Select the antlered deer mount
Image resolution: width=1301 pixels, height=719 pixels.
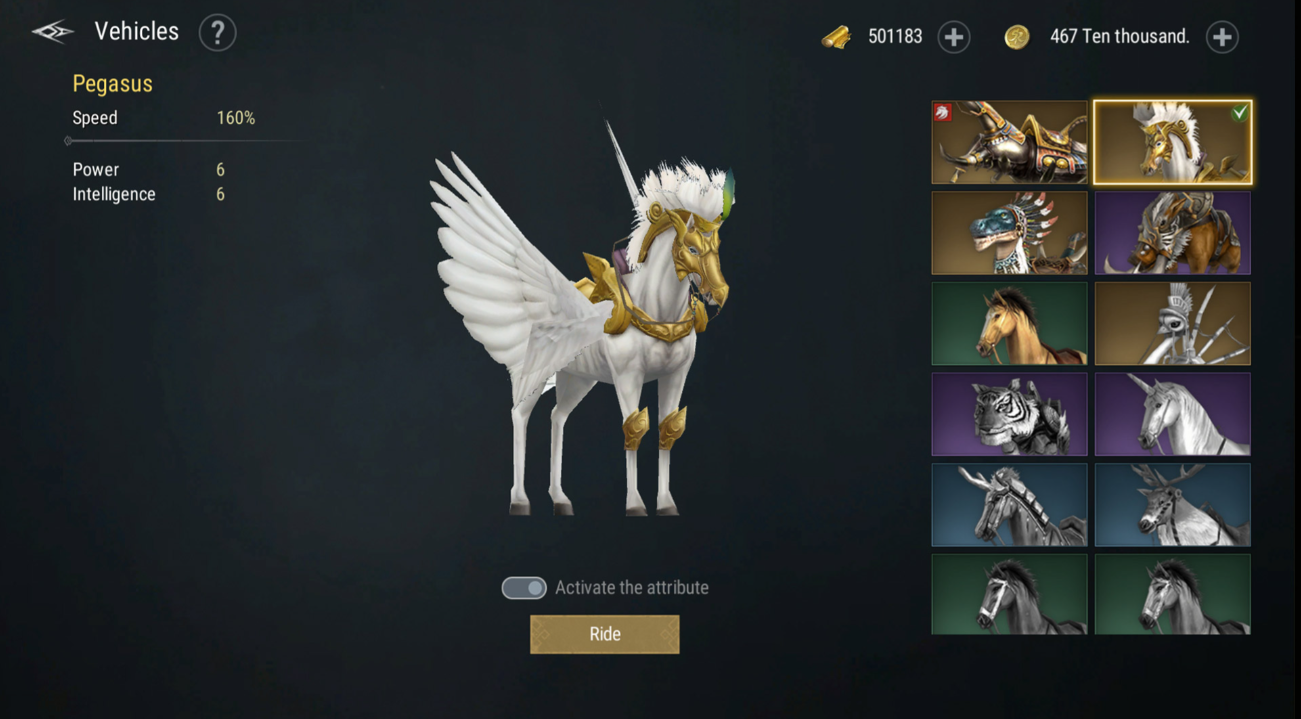point(1172,505)
